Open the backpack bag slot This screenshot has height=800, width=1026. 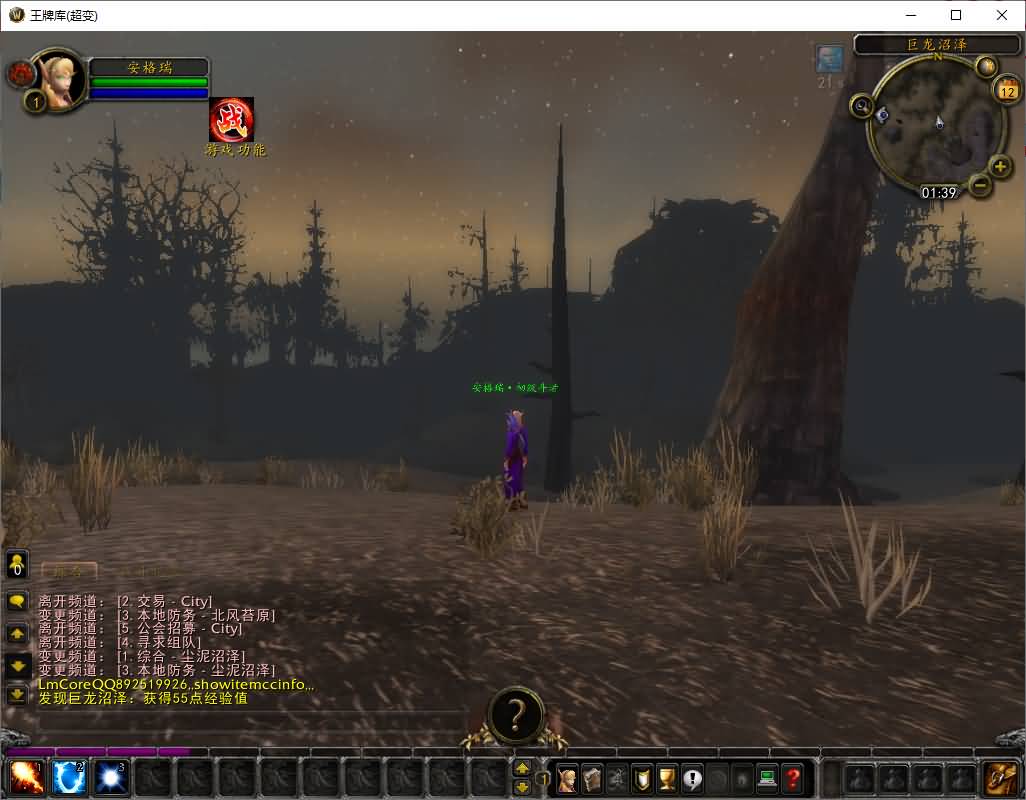pos(1000,778)
